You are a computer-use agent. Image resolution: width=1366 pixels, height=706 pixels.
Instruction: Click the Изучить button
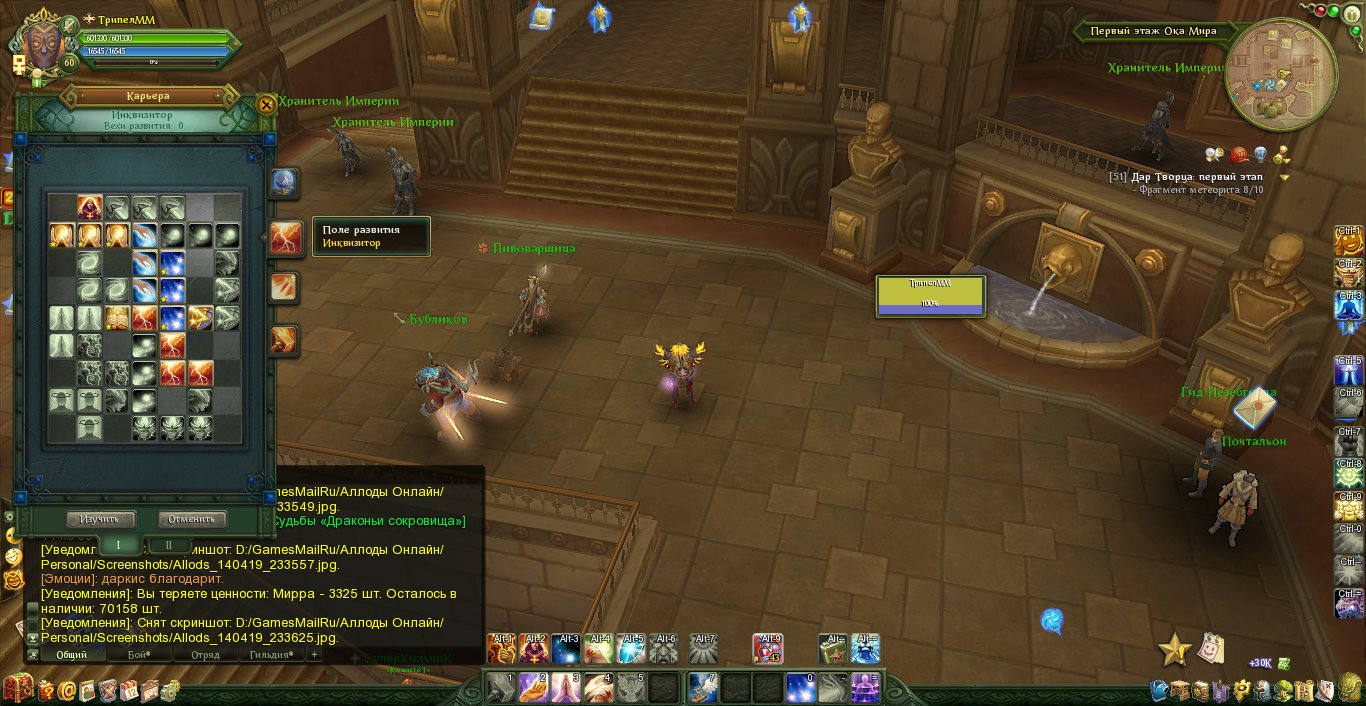(x=100, y=519)
